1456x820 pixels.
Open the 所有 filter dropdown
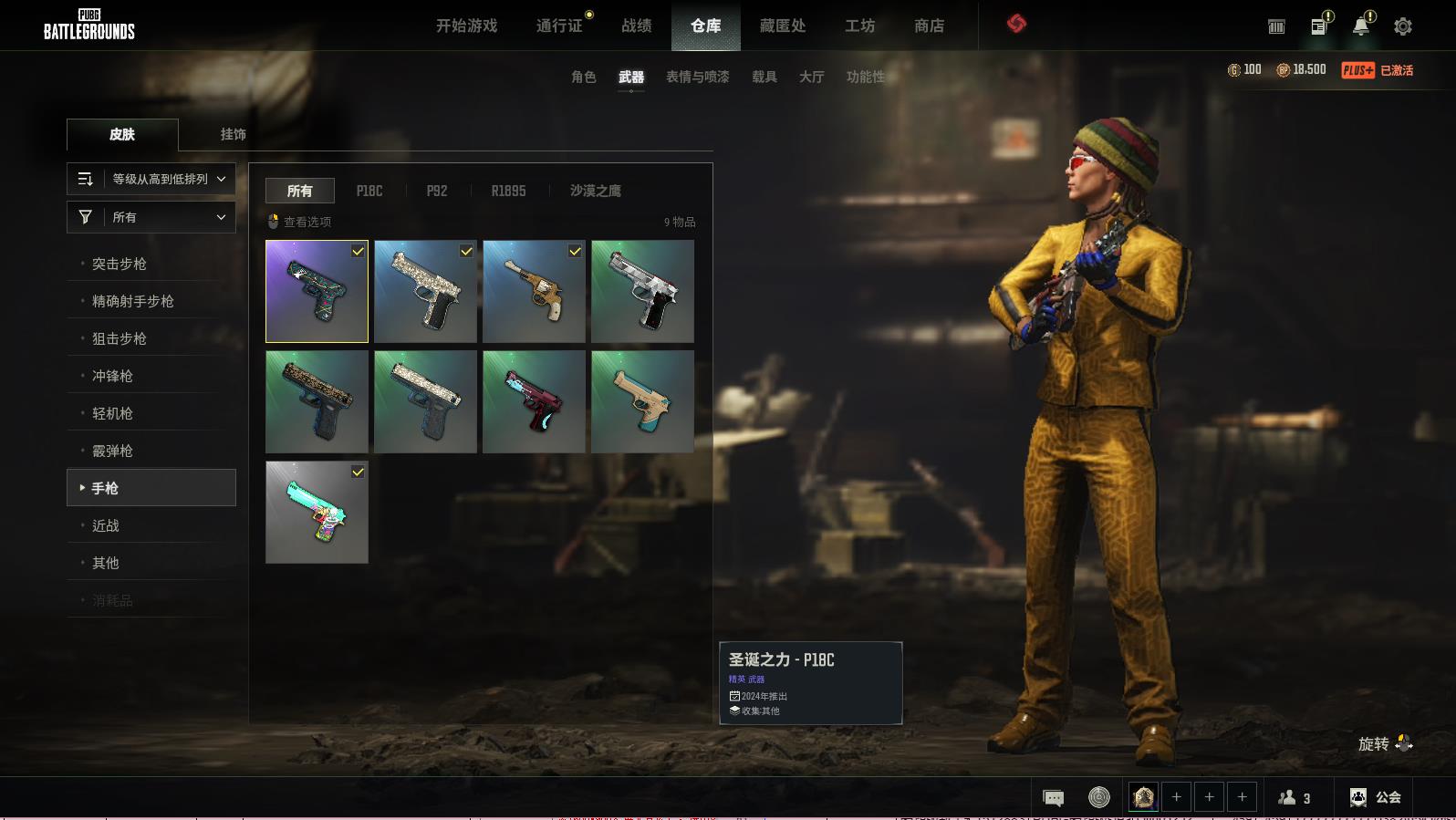[x=151, y=217]
